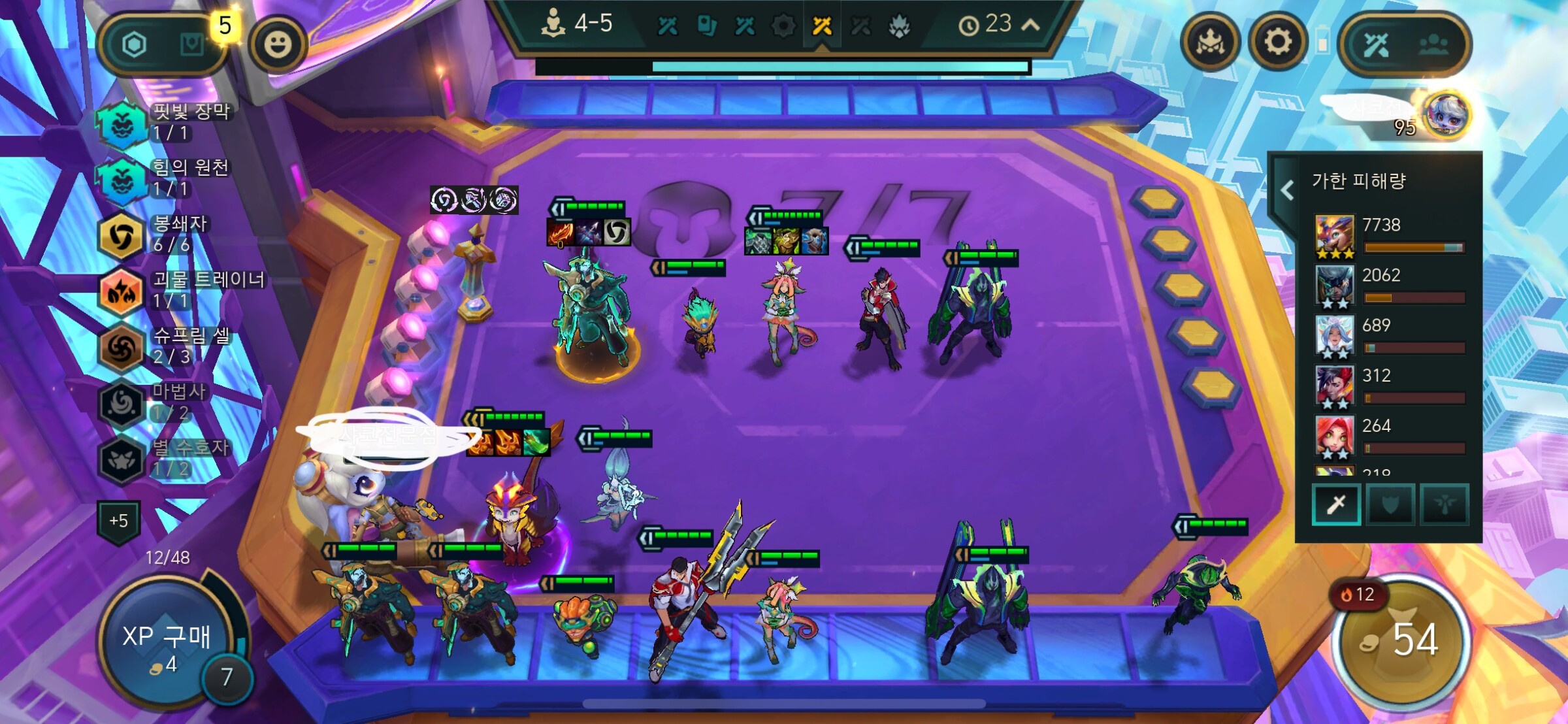Switch to the players group view toggle
This screenshot has height=724, width=1568.
(x=1433, y=44)
